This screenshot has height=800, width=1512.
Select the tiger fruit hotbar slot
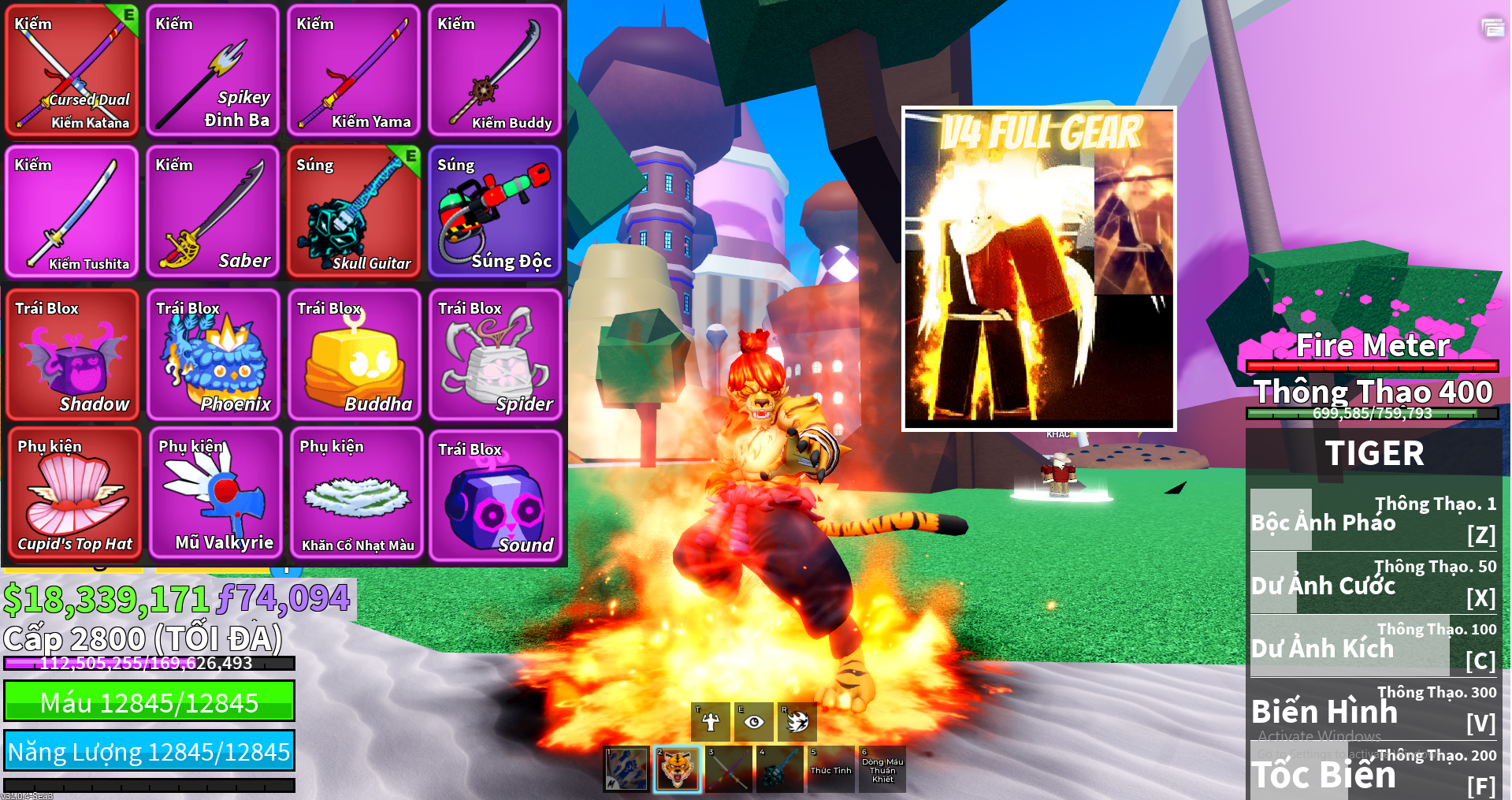coord(677,768)
